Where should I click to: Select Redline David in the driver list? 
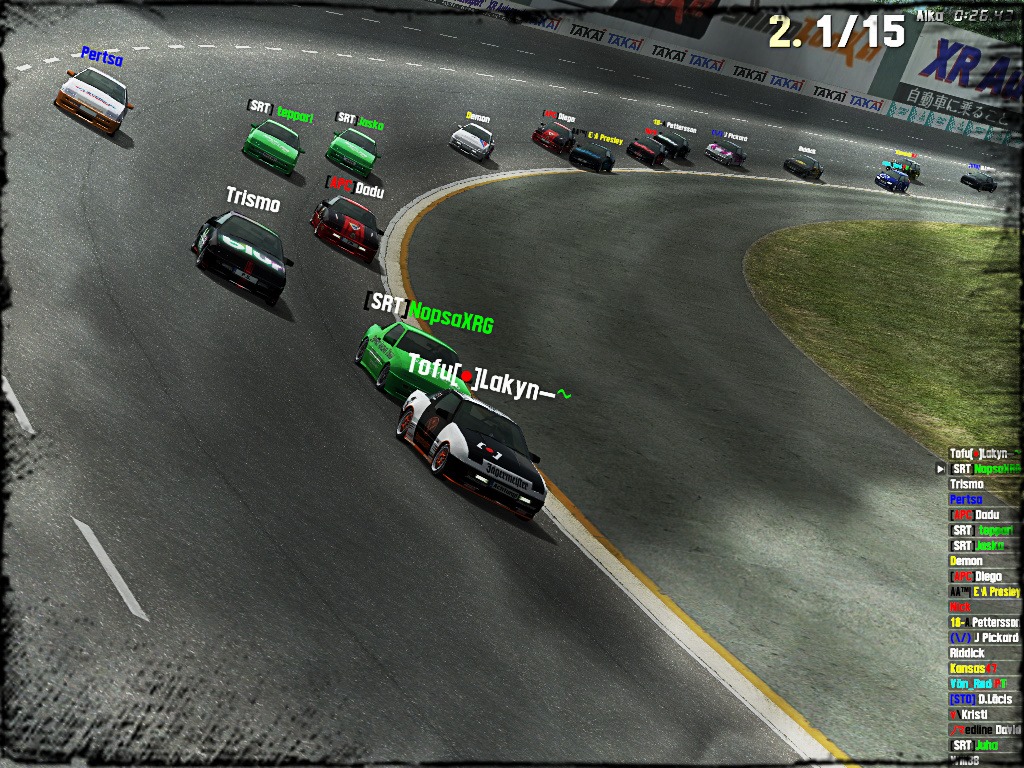point(984,730)
